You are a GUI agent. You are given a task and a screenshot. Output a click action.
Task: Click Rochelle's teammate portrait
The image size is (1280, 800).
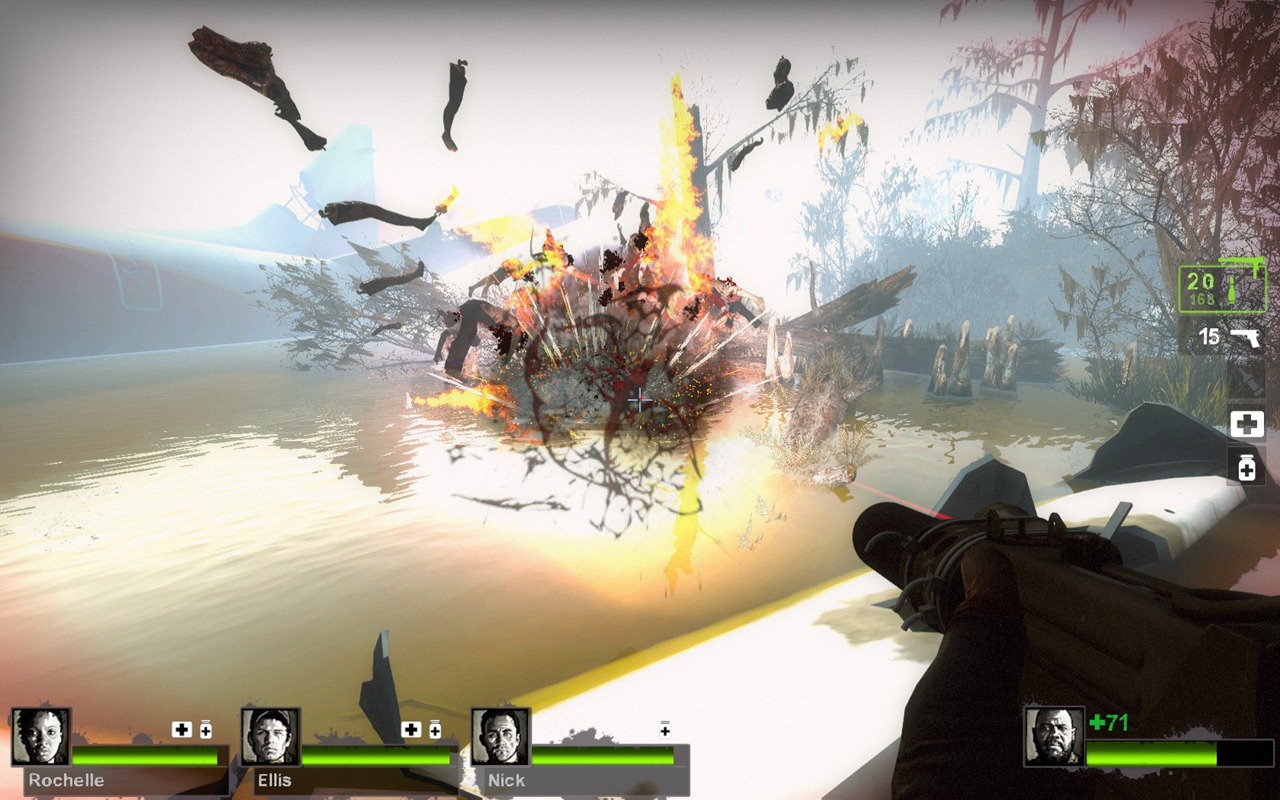click(x=41, y=737)
